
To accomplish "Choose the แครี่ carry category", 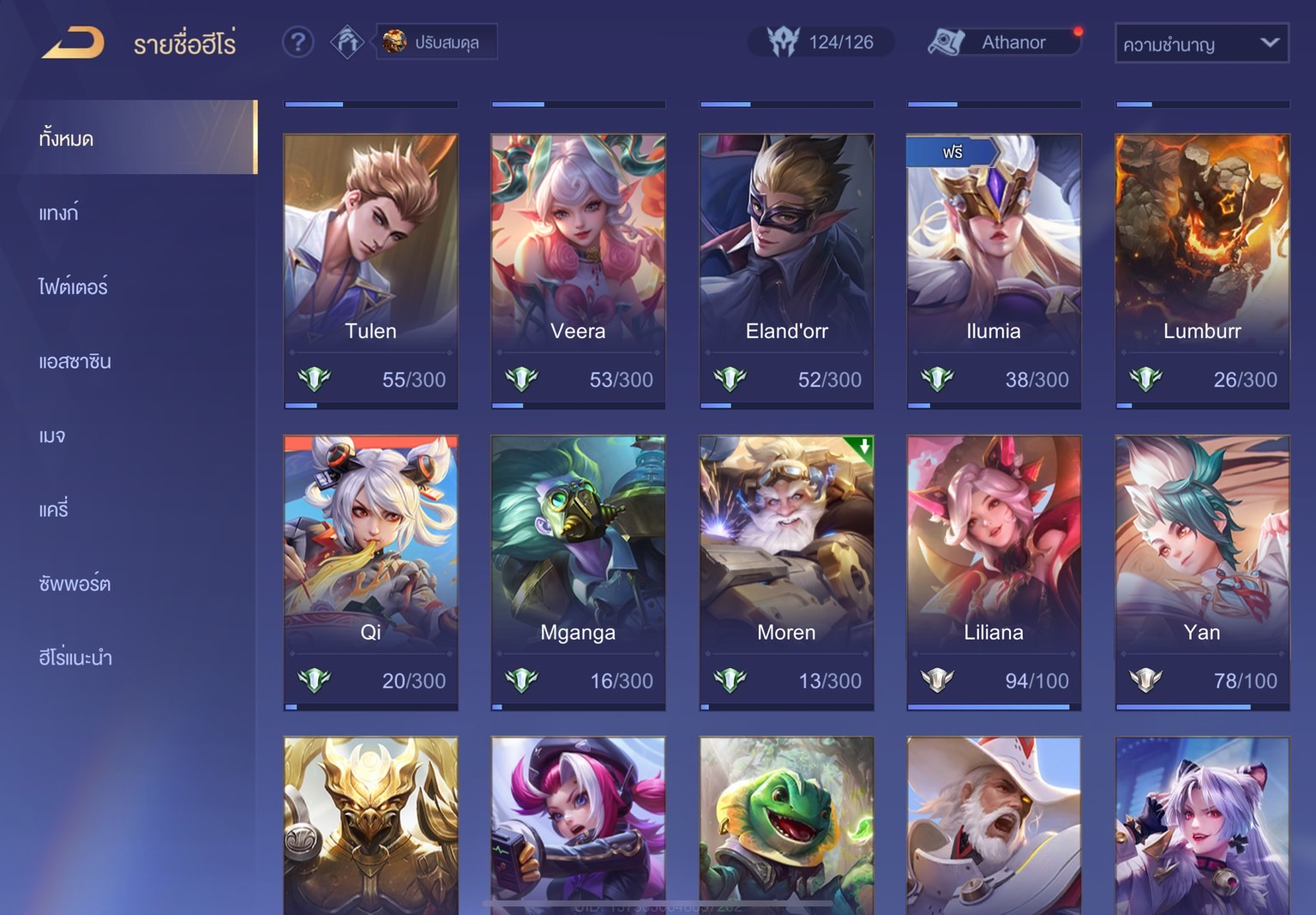I will coord(53,509).
